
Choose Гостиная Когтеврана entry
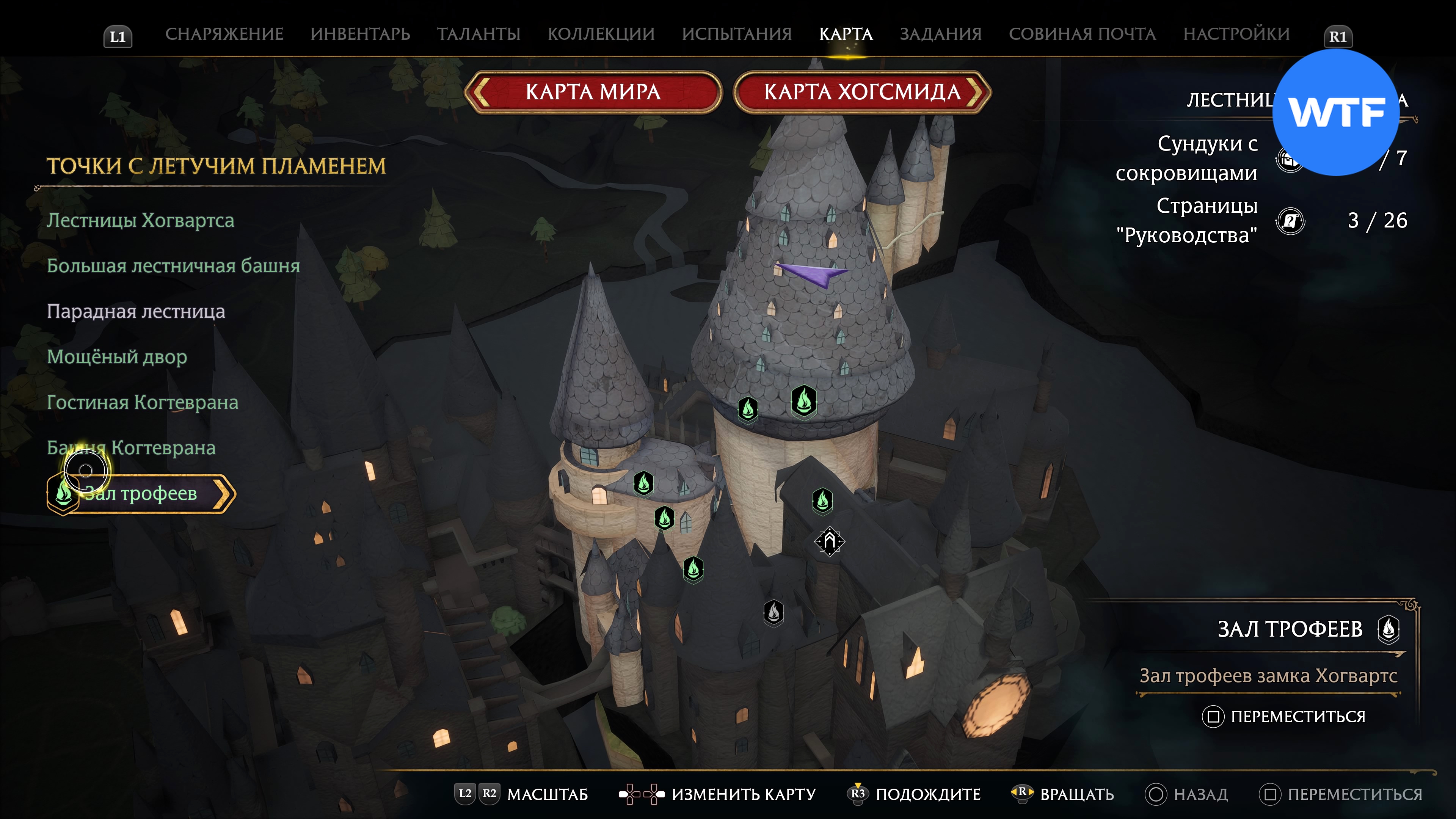point(143,402)
